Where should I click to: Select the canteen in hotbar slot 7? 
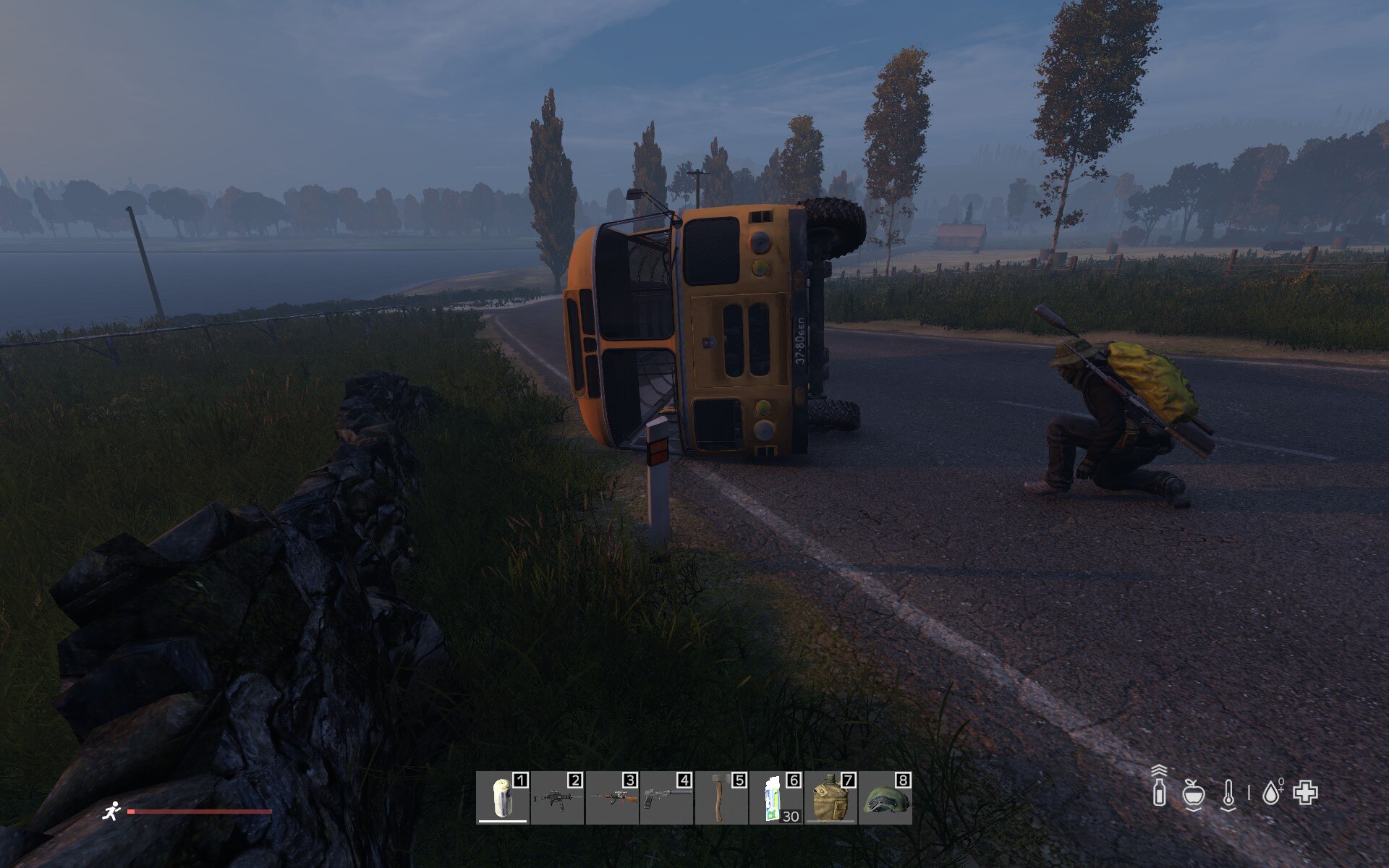[830, 798]
